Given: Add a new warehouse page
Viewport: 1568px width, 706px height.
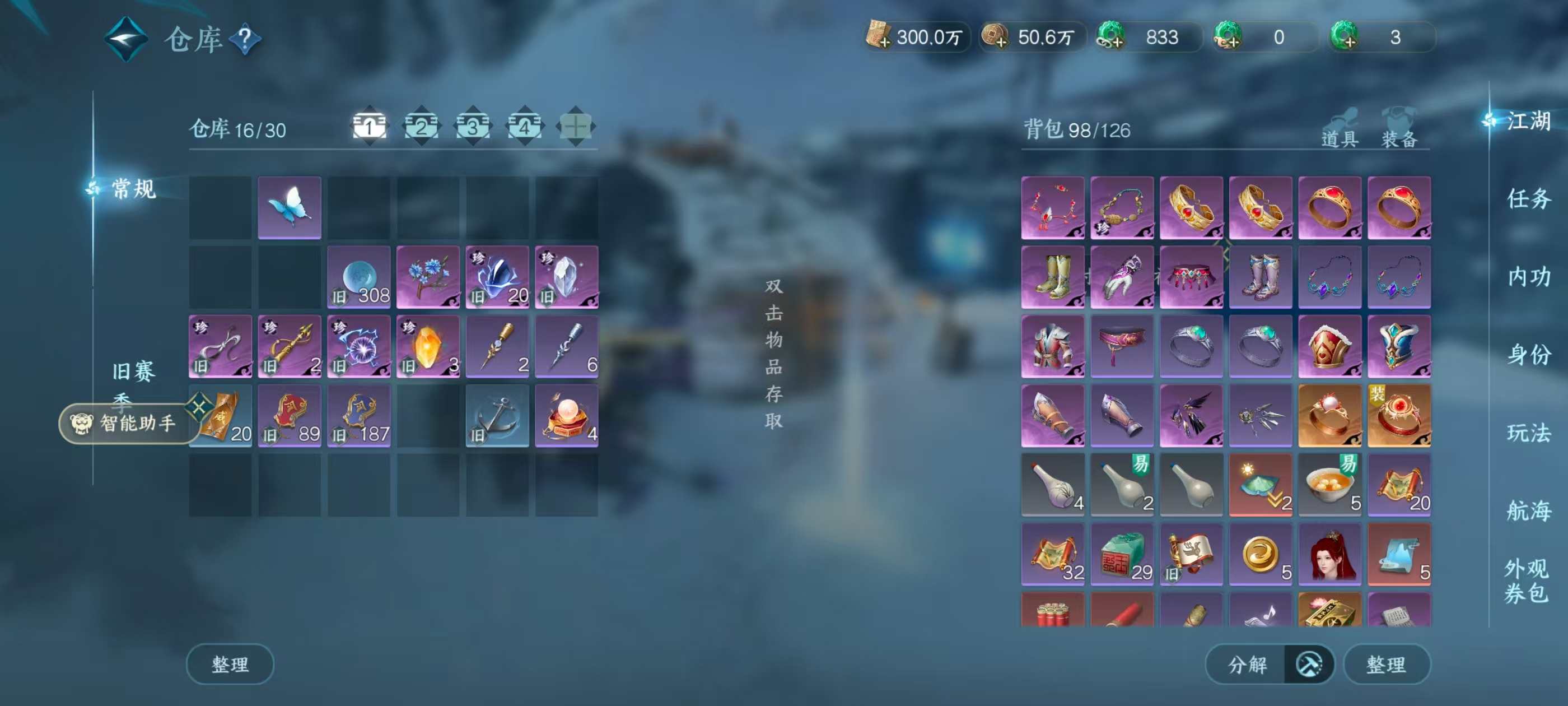Looking at the screenshot, I should pos(575,127).
